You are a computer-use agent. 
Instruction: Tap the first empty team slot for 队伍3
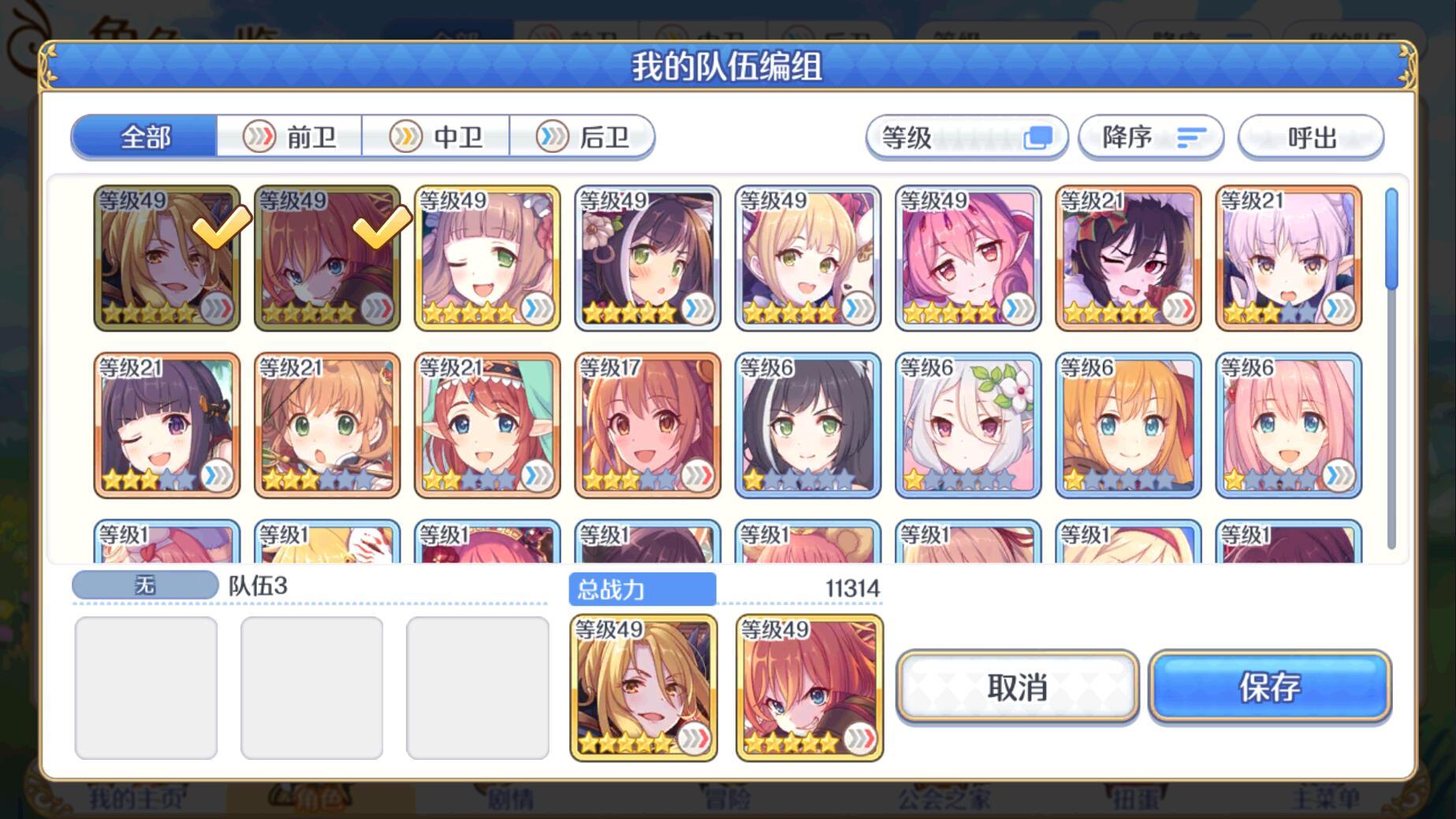(x=146, y=687)
